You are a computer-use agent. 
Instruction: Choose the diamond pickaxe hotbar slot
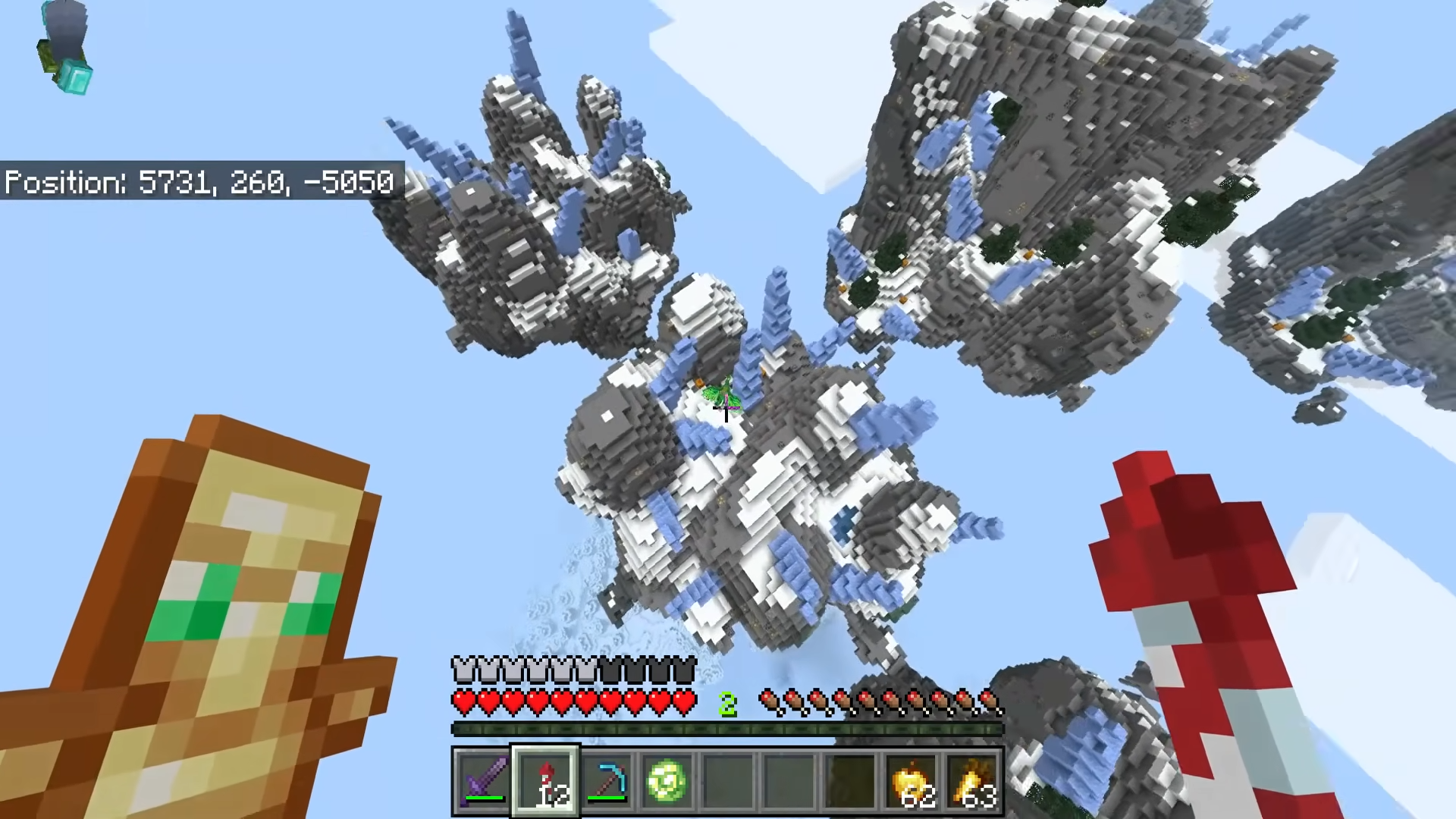pyautogui.click(x=607, y=780)
